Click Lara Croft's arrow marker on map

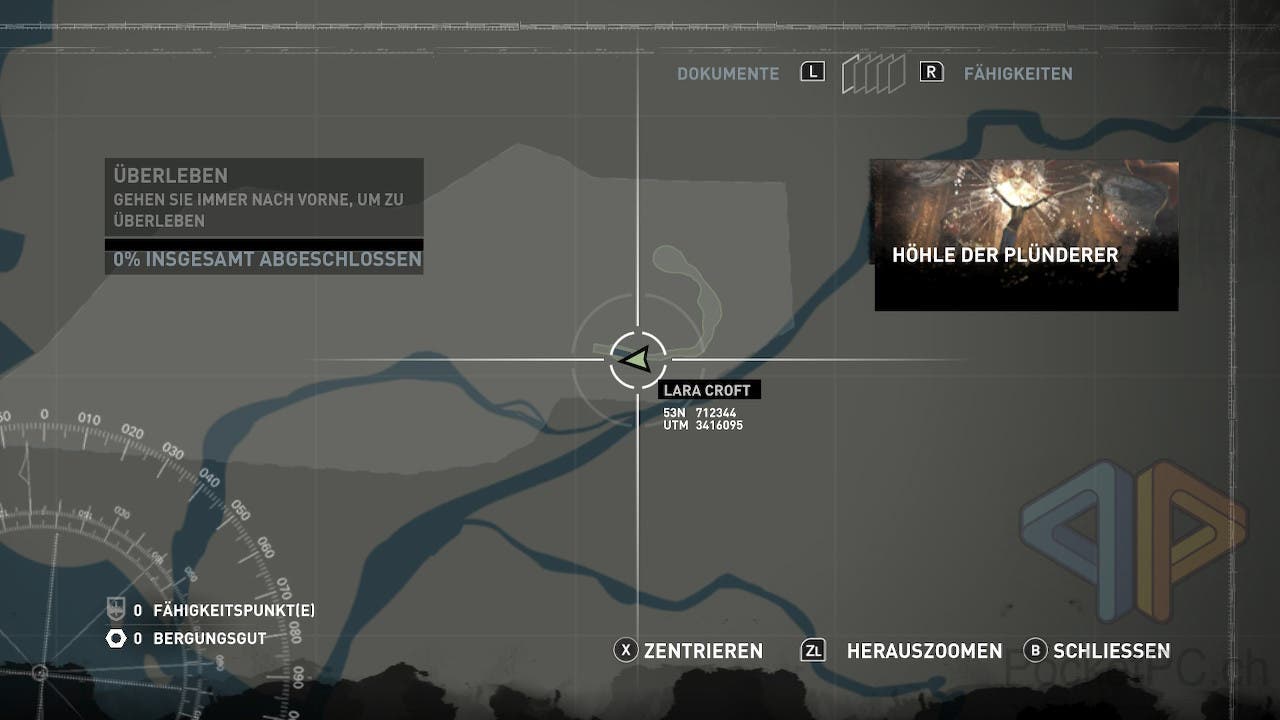pyautogui.click(x=636, y=359)
